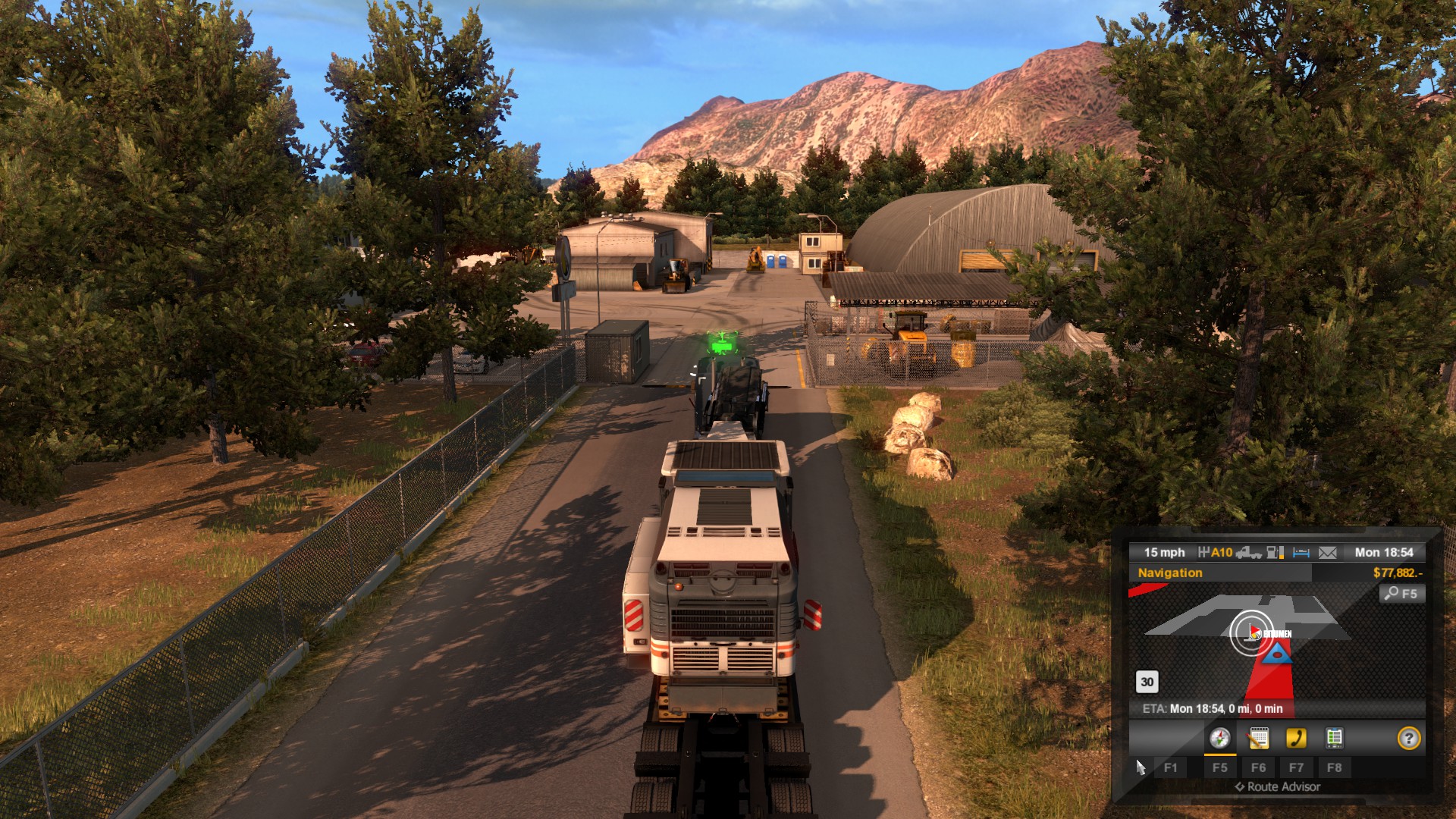Open the envelope mail icon

[1327, 553]
